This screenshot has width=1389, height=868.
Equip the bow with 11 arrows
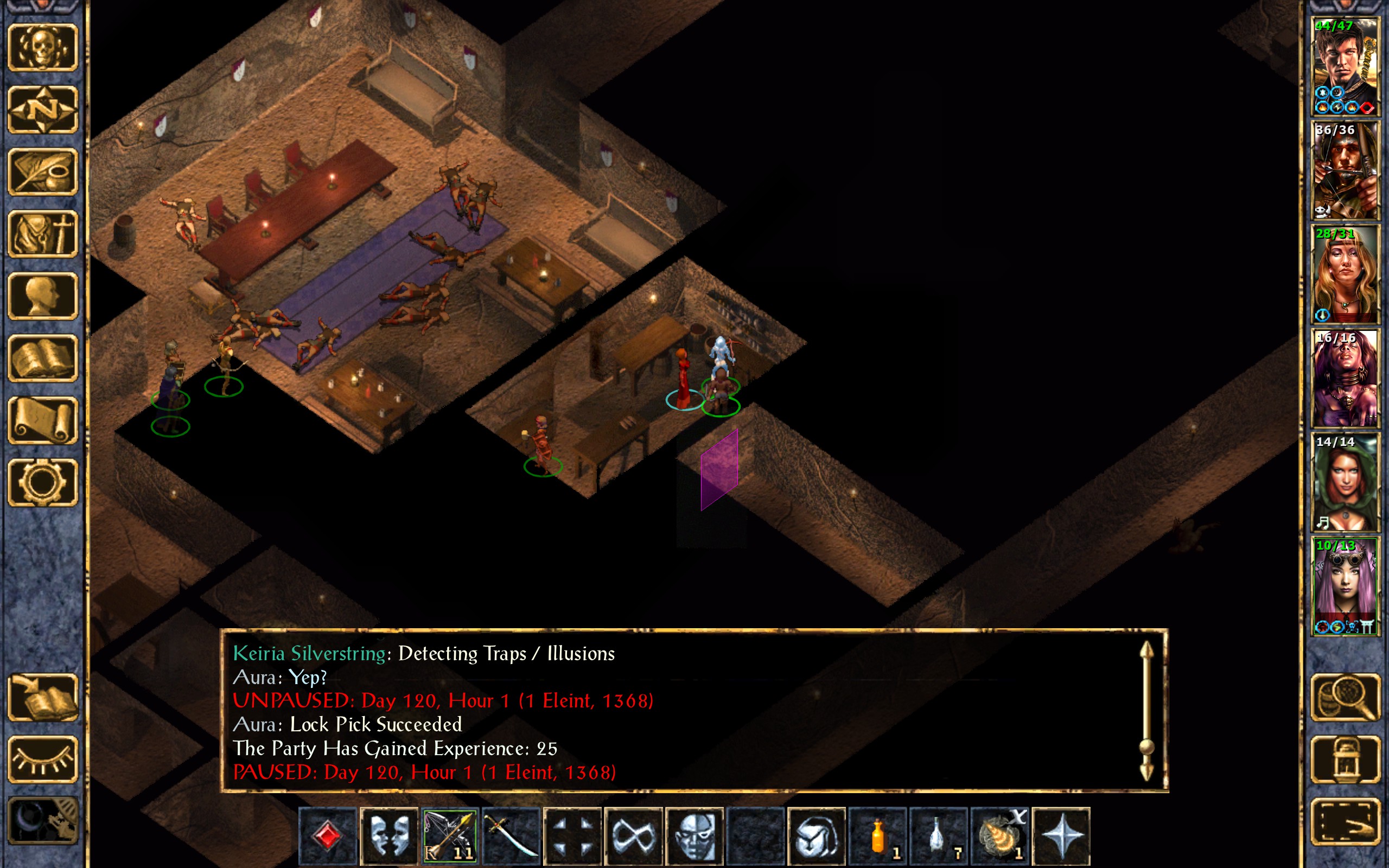[x=449, y=835]
